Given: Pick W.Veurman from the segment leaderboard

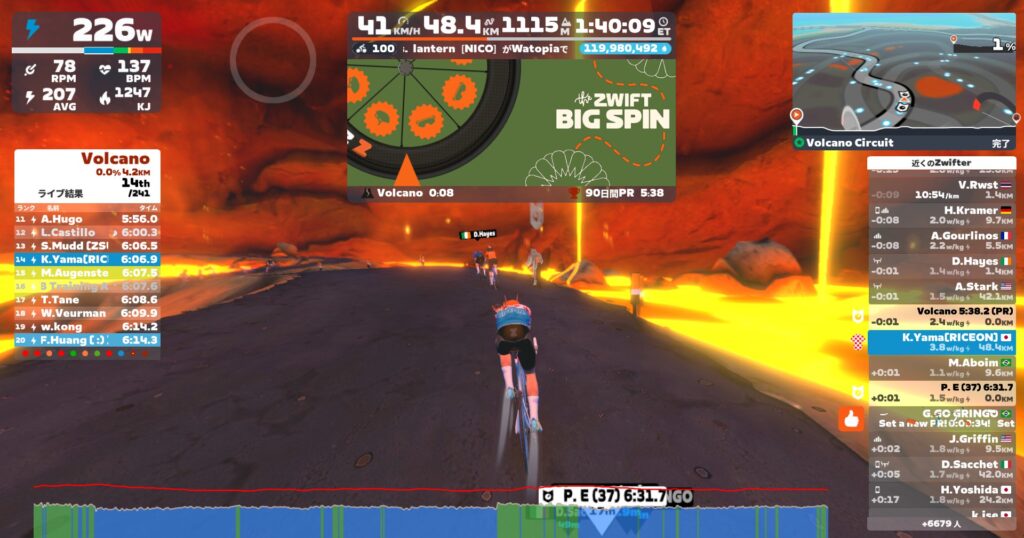Looking at the screenshot, I should pyautogui.click(x=86, y=313).
